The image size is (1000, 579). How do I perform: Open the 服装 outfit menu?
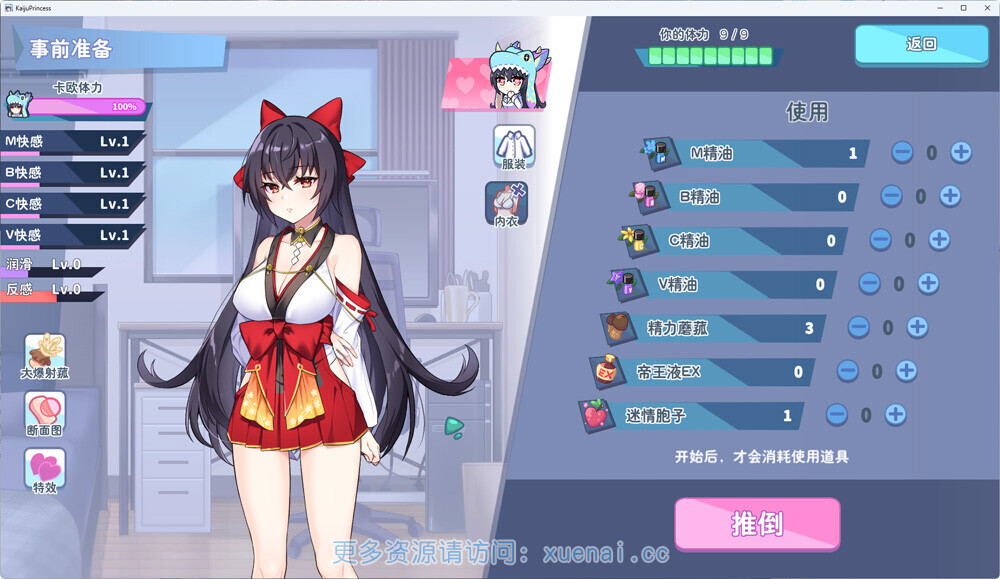tap(513, 146)
